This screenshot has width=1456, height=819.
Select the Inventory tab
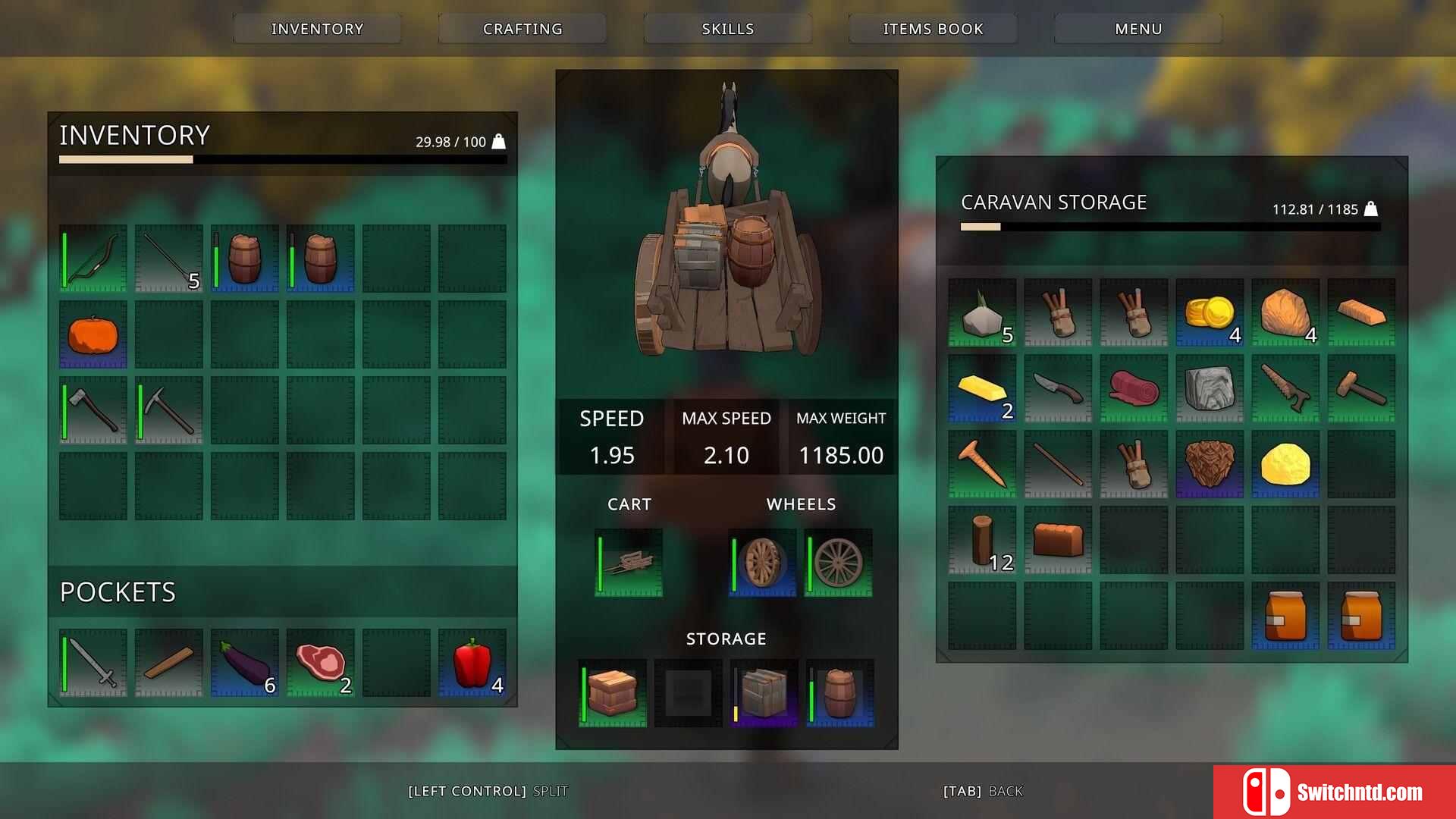[317, 29]
